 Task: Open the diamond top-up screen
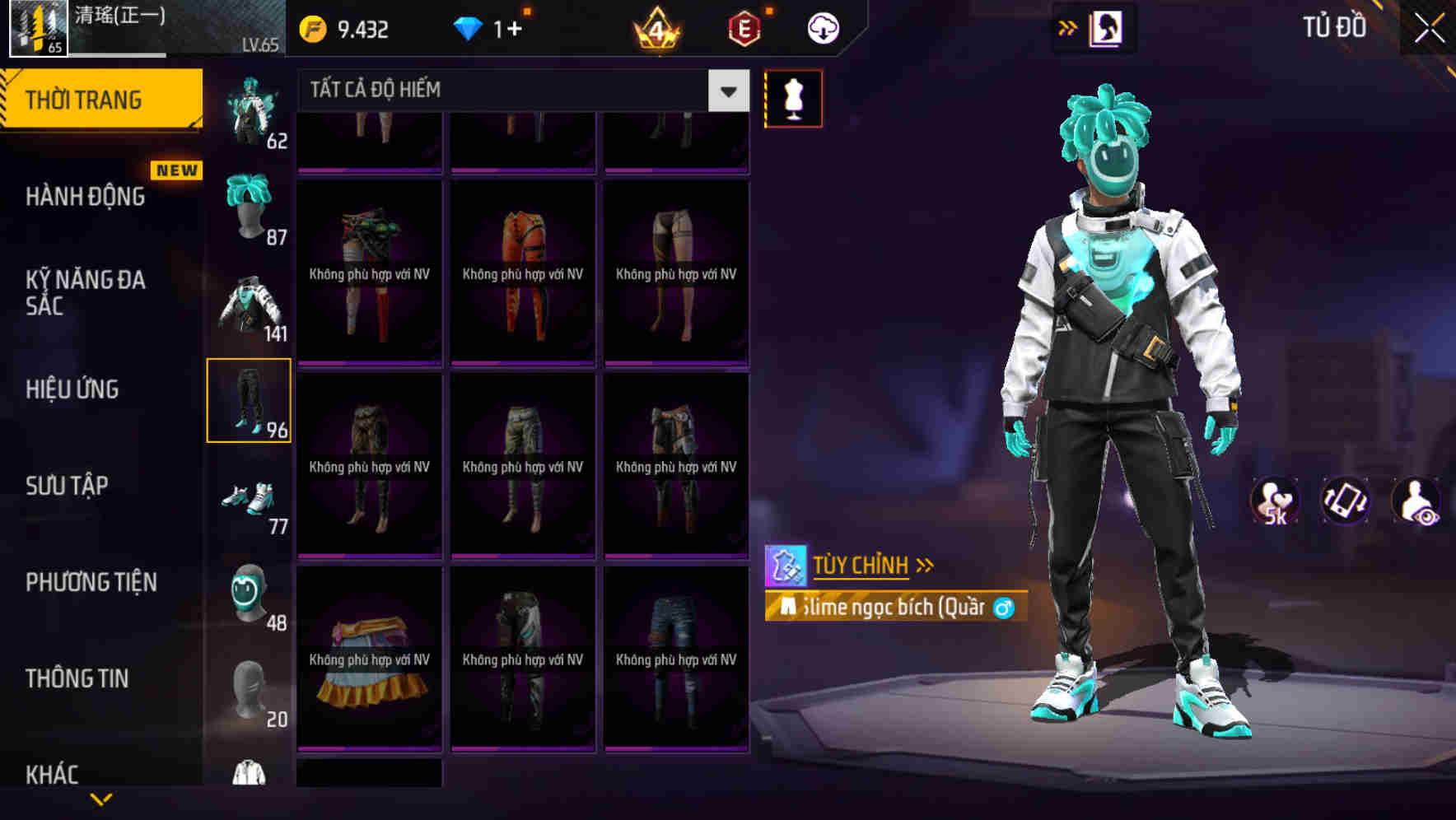494,28
